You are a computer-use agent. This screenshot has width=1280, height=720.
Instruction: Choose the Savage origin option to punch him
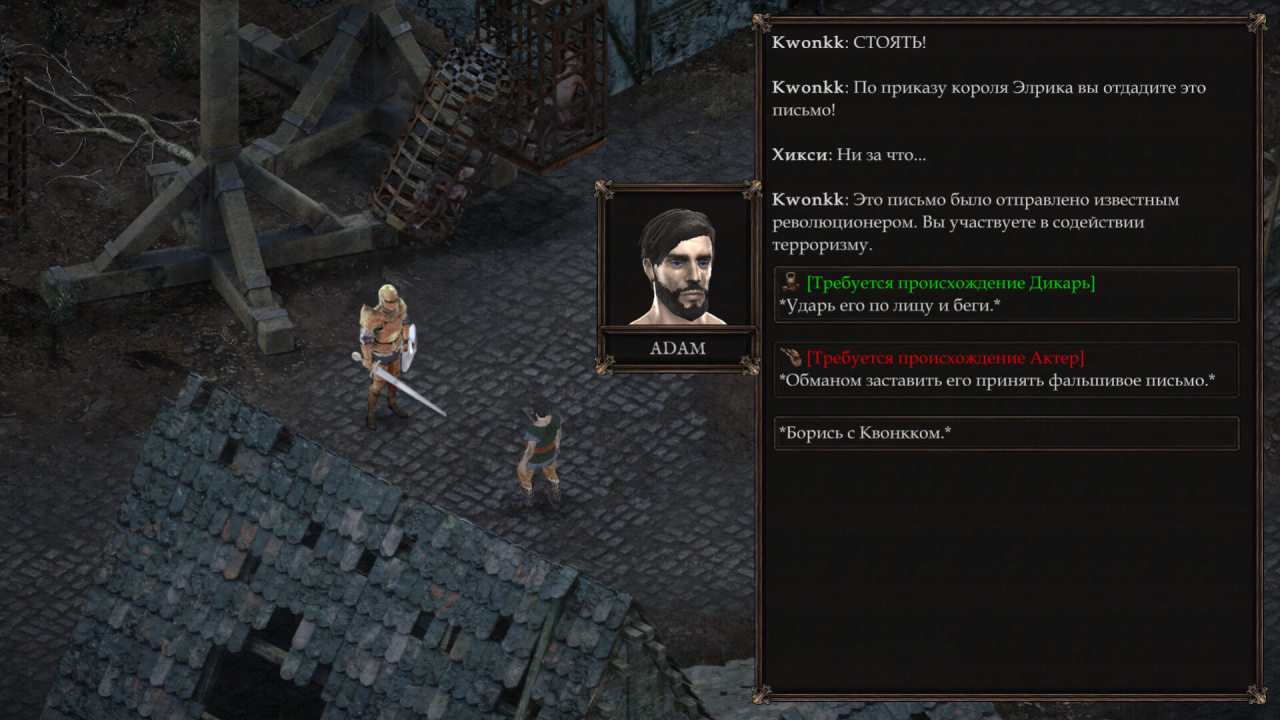point(1006,295)
